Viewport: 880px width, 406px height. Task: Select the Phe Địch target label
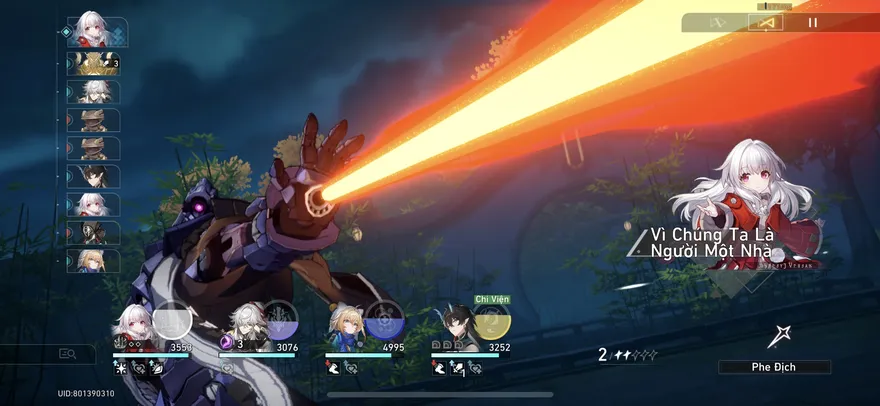coord(774,367)
